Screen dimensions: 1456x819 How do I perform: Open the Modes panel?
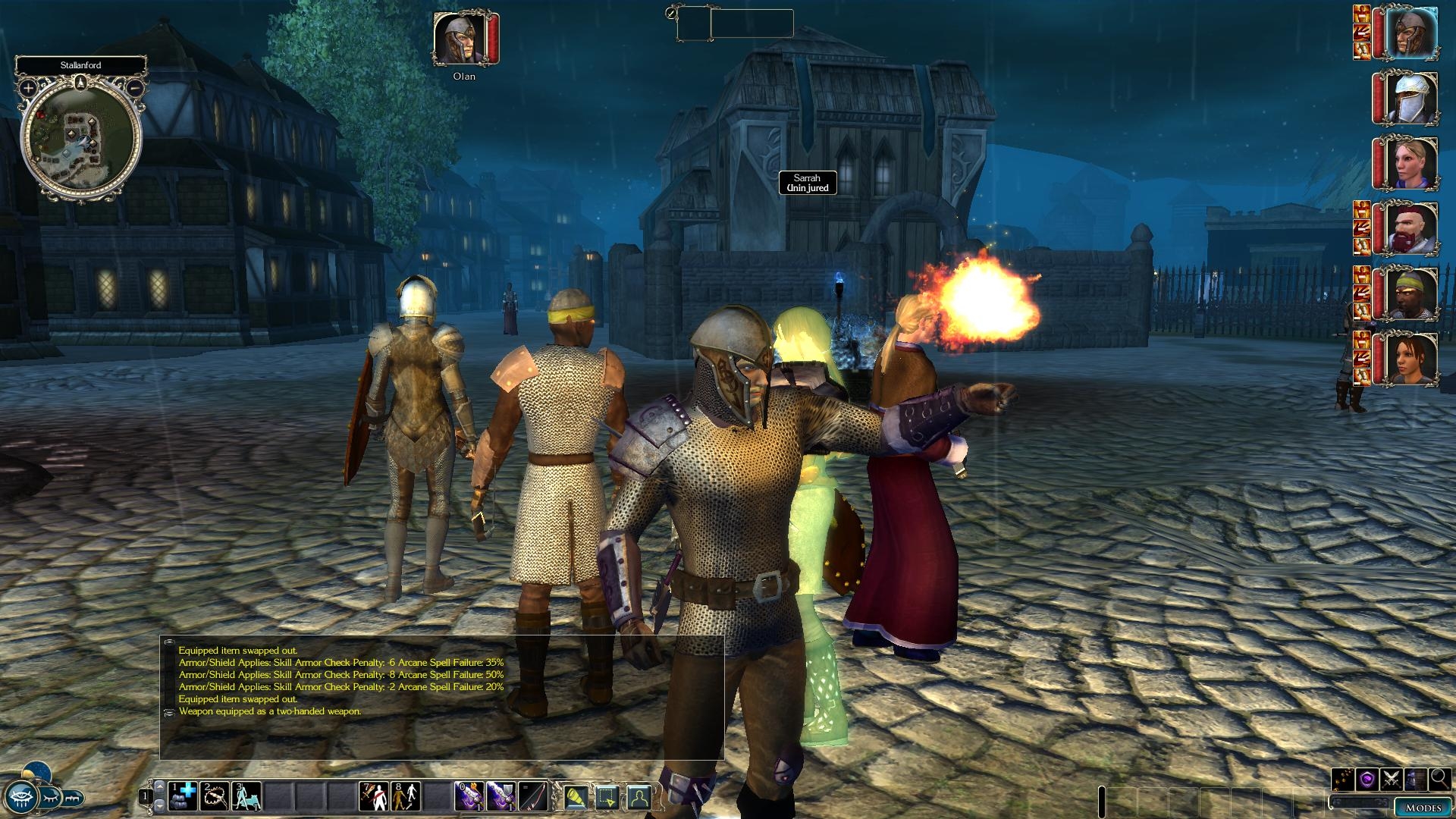tap(1423, 808)
